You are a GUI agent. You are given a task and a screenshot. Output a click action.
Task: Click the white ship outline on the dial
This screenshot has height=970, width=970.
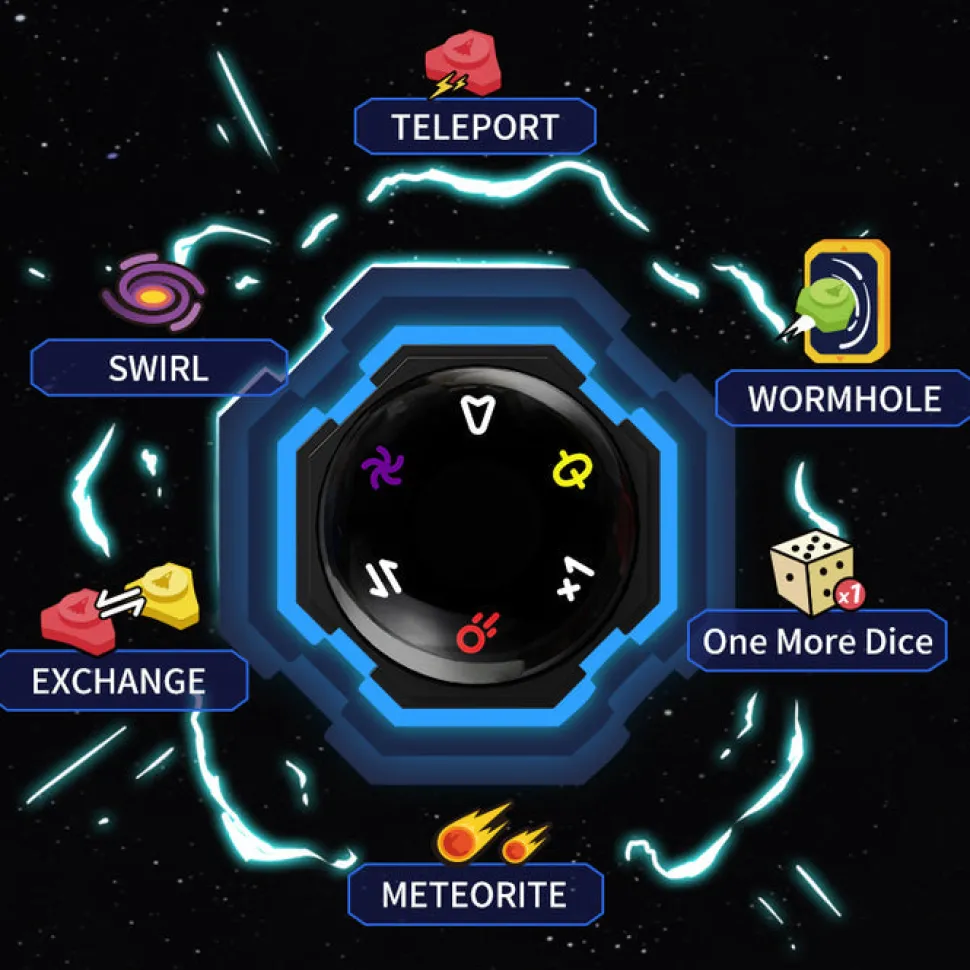(x=476, y=413)
